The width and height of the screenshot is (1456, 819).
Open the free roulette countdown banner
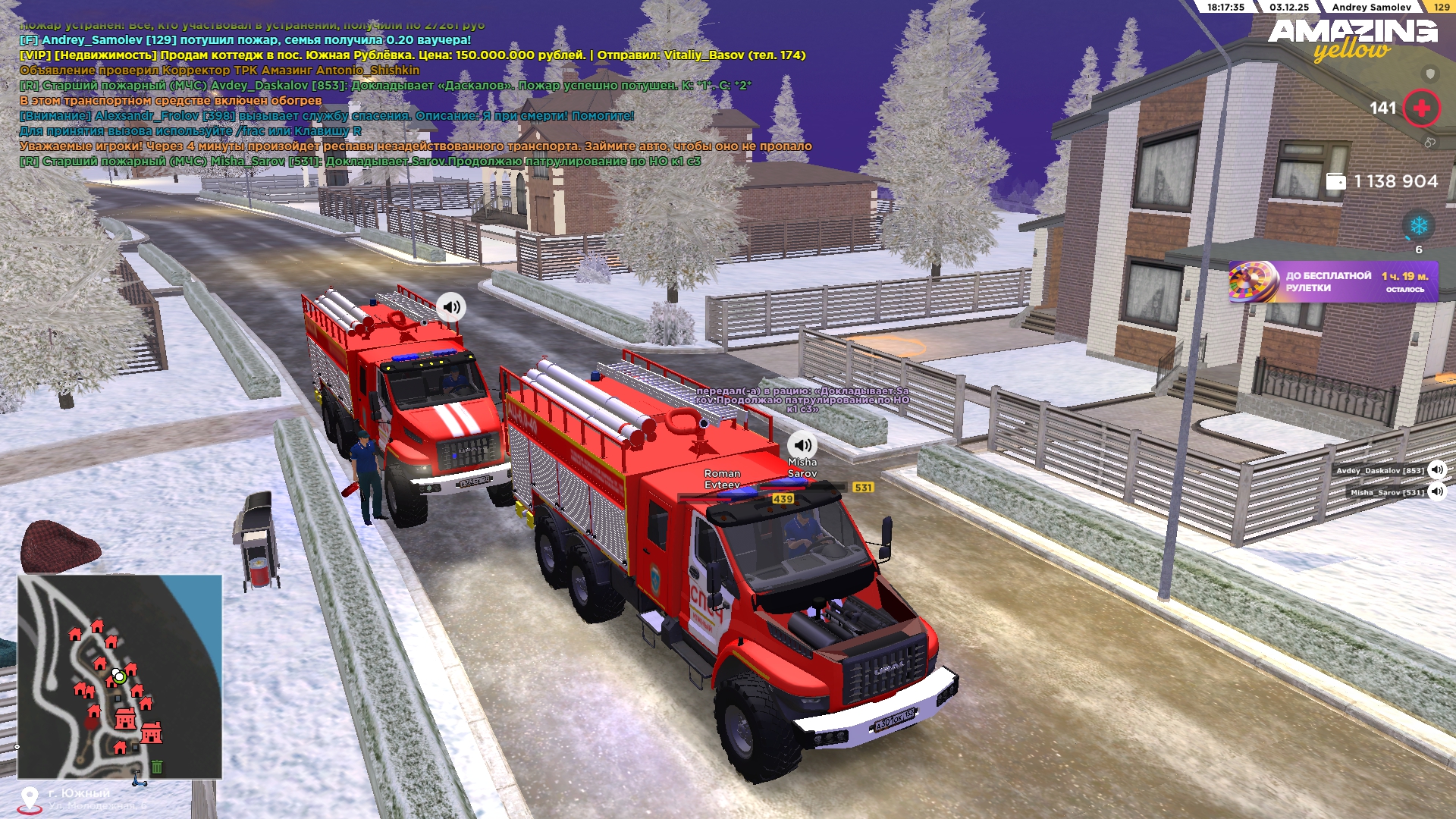coord(1333,282)
